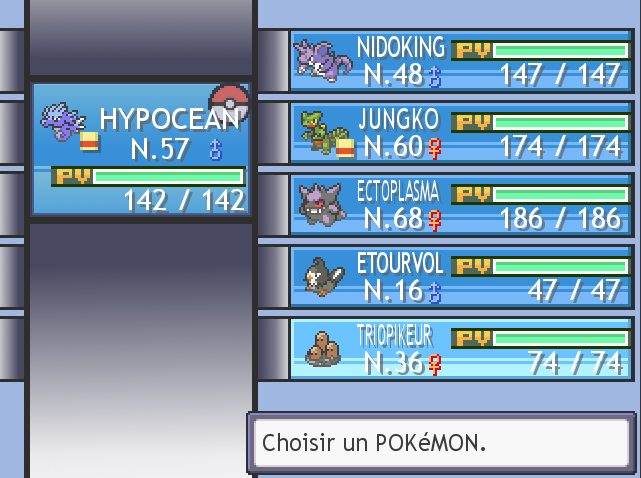The height and width of the screenshot is (478, 641).
Task: Select TRIOPIKEUR party slot
Action: point(461,349)
